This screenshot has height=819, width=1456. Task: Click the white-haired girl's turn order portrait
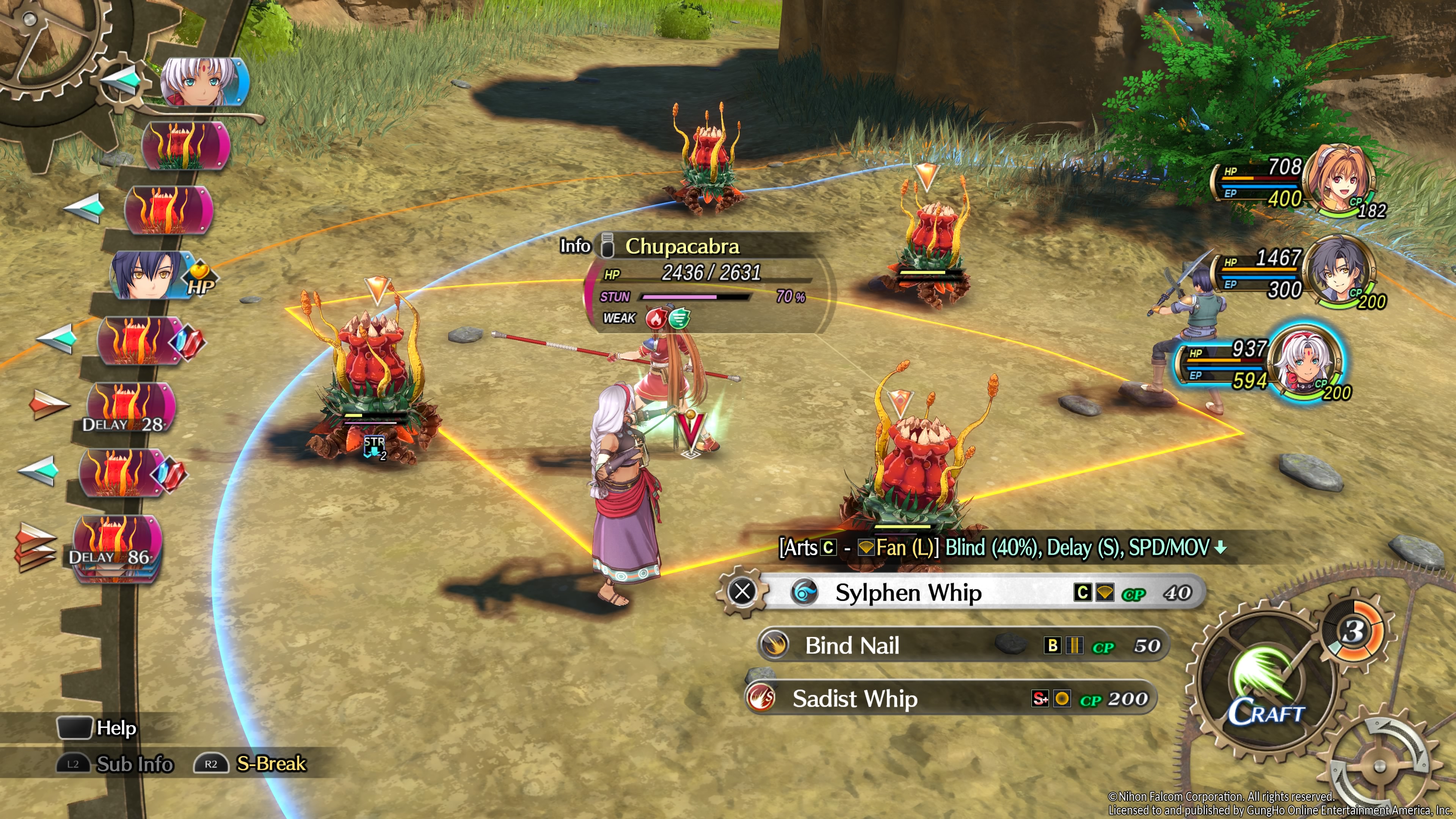[204, 83]
